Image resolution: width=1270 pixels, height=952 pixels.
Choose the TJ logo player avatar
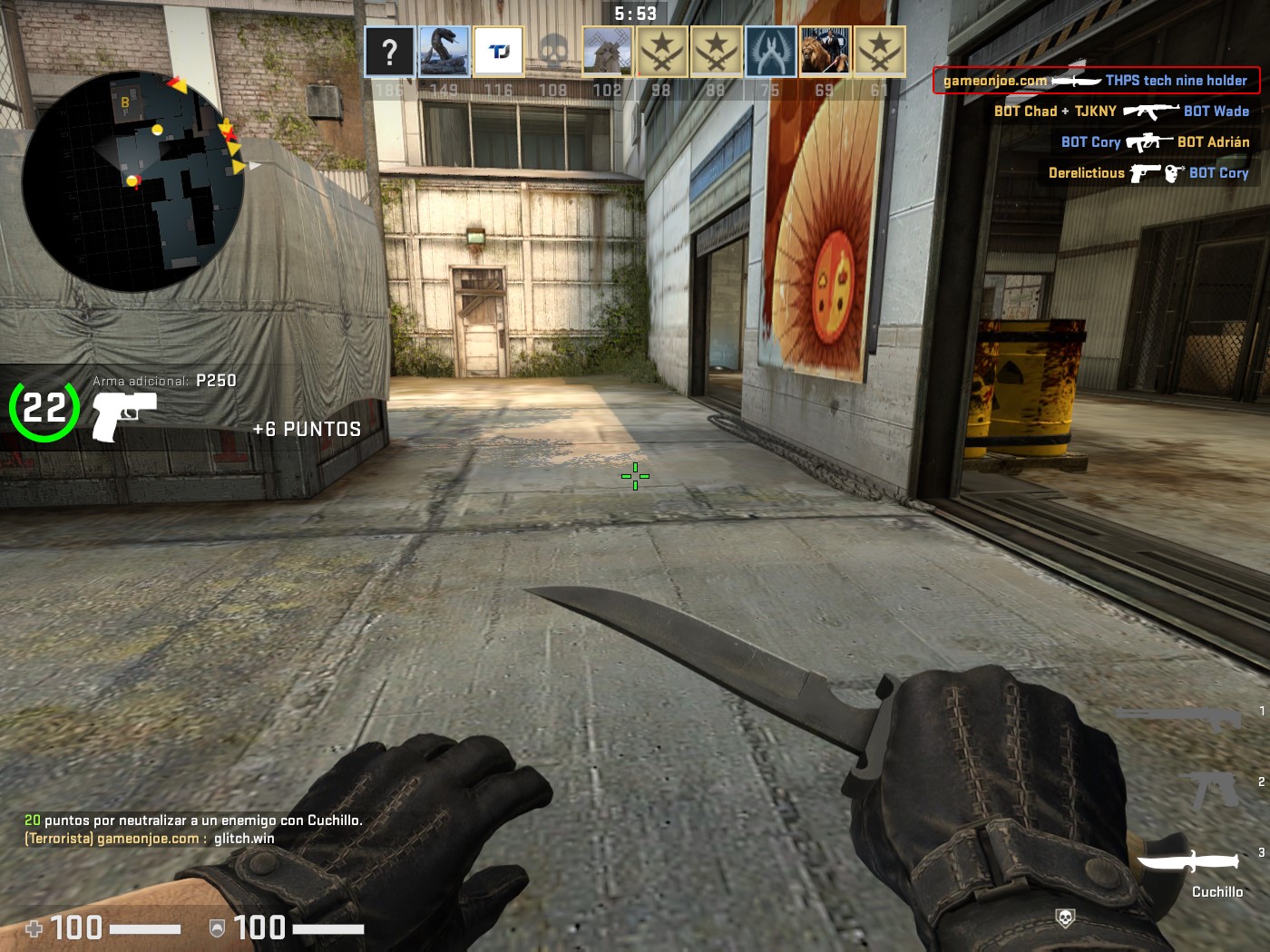pyautogui.click(x=499, y=52)
